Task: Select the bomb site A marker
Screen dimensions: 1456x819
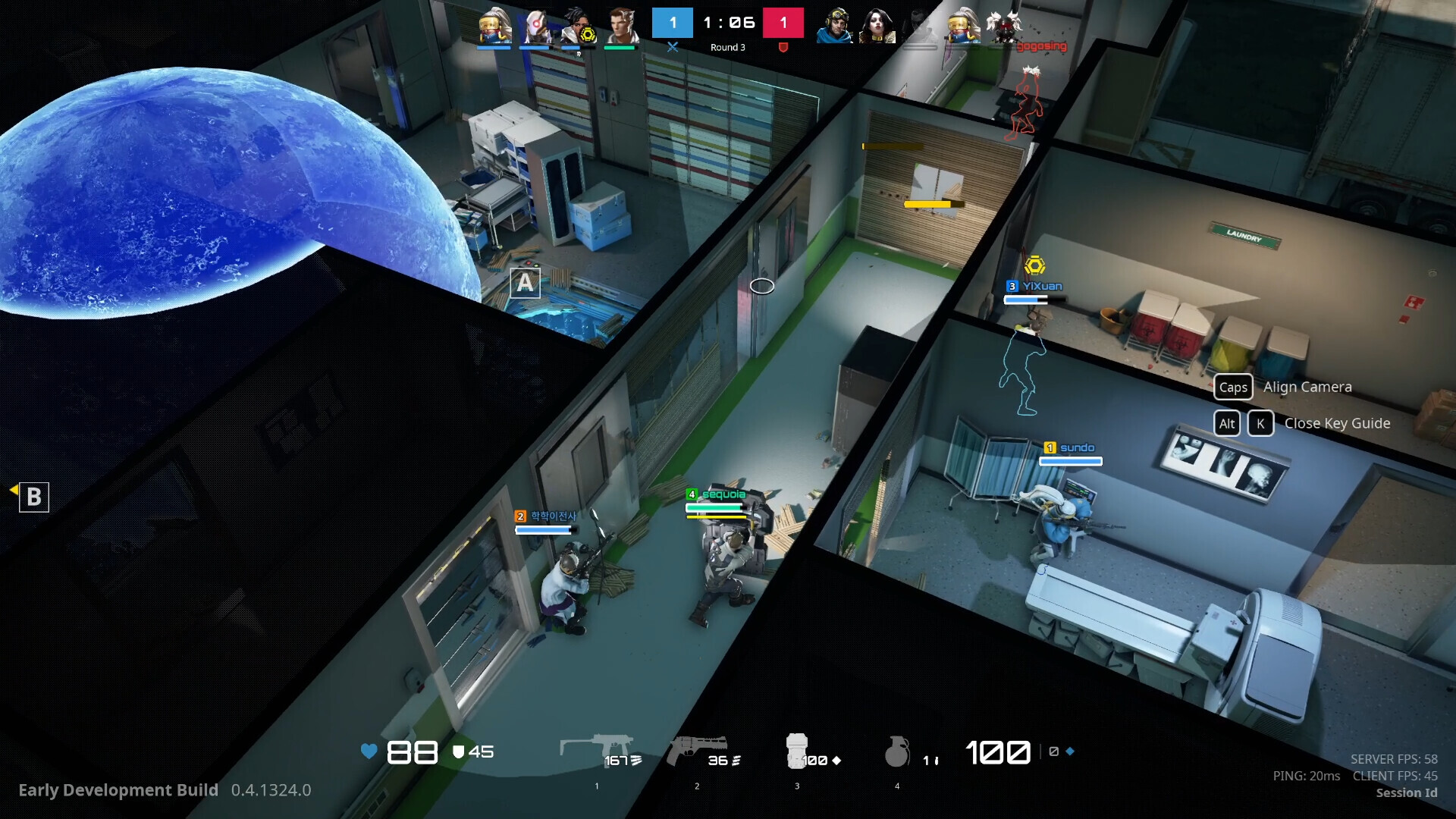Action: [526, 282]
